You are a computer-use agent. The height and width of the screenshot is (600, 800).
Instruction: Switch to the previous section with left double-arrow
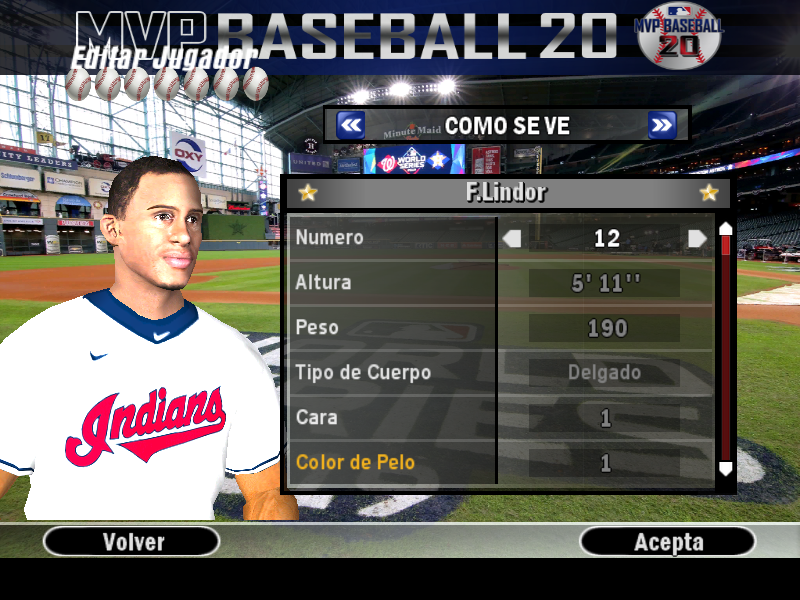pos(350,125)
